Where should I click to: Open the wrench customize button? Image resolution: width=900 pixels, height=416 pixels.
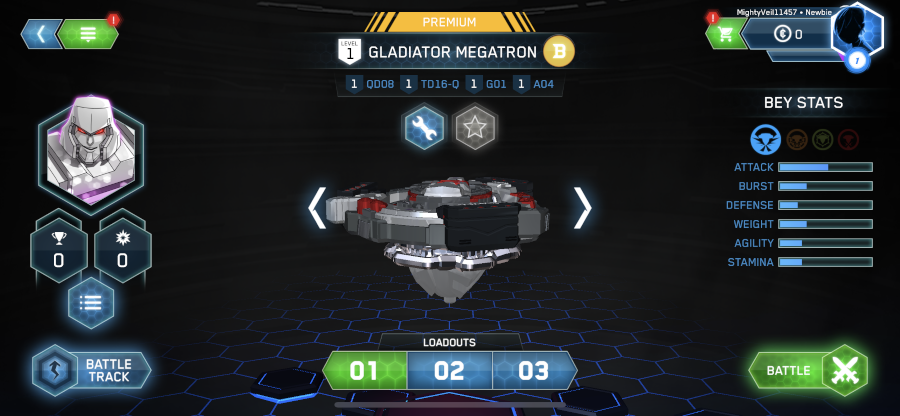pos(424,128)
